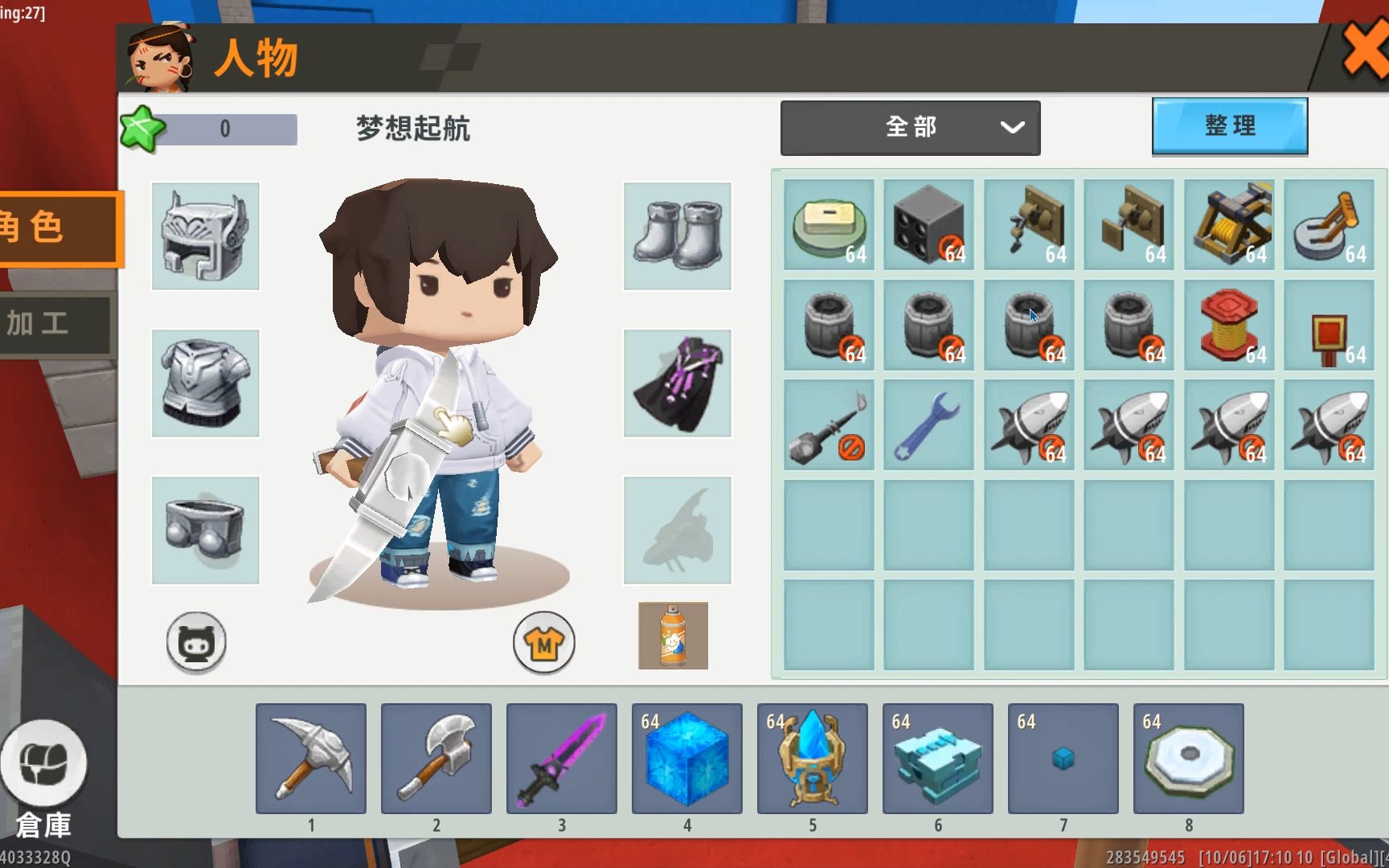Viewport: 1389px width, 868px height.
Task: Click the chest armor equipment slot
Action: click(205, 382)
